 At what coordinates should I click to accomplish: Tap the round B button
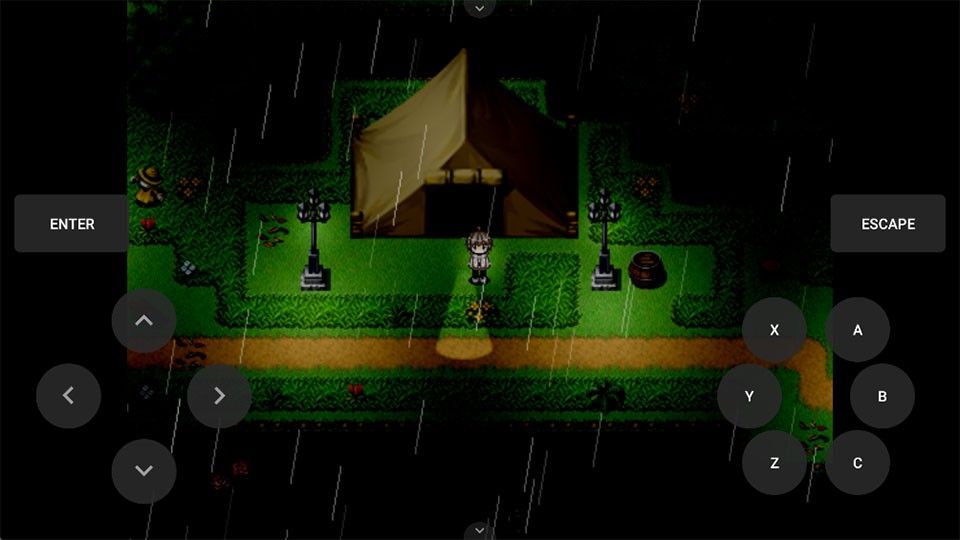[882, 397]
